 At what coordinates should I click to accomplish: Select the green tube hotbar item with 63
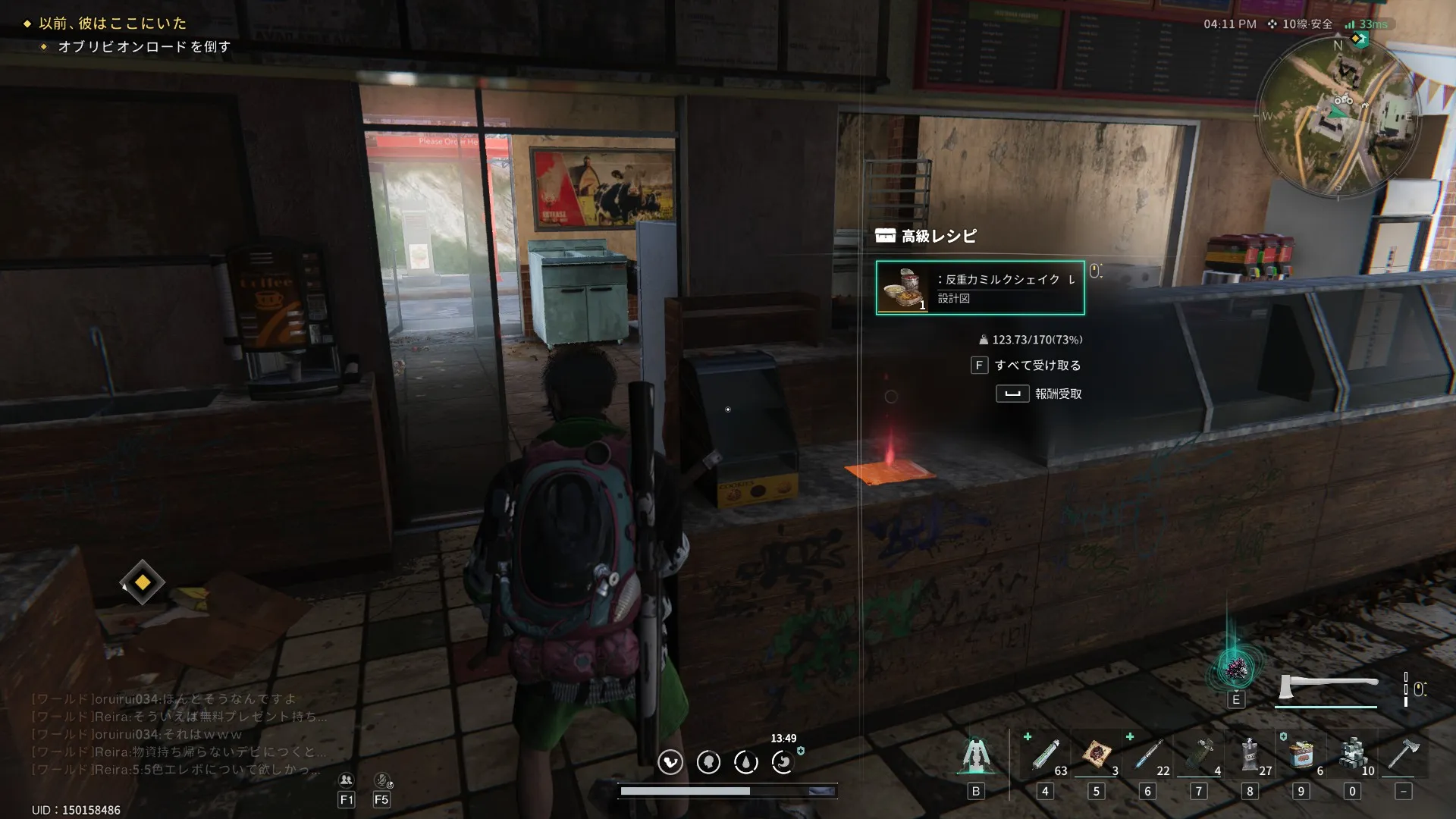point(1046,756)
